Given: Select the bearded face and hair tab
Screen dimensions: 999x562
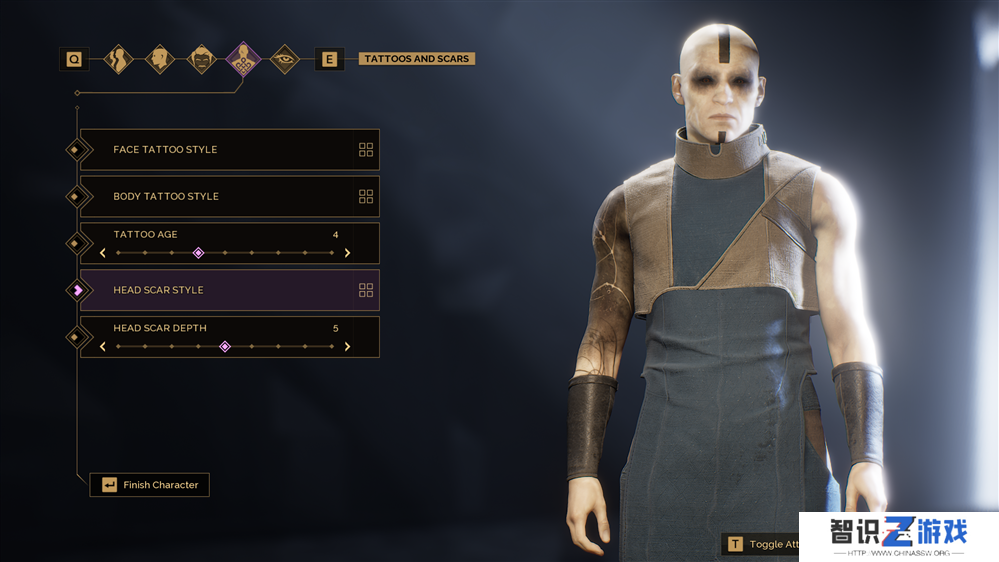Looking at the screenshot, I should [202, 59].
